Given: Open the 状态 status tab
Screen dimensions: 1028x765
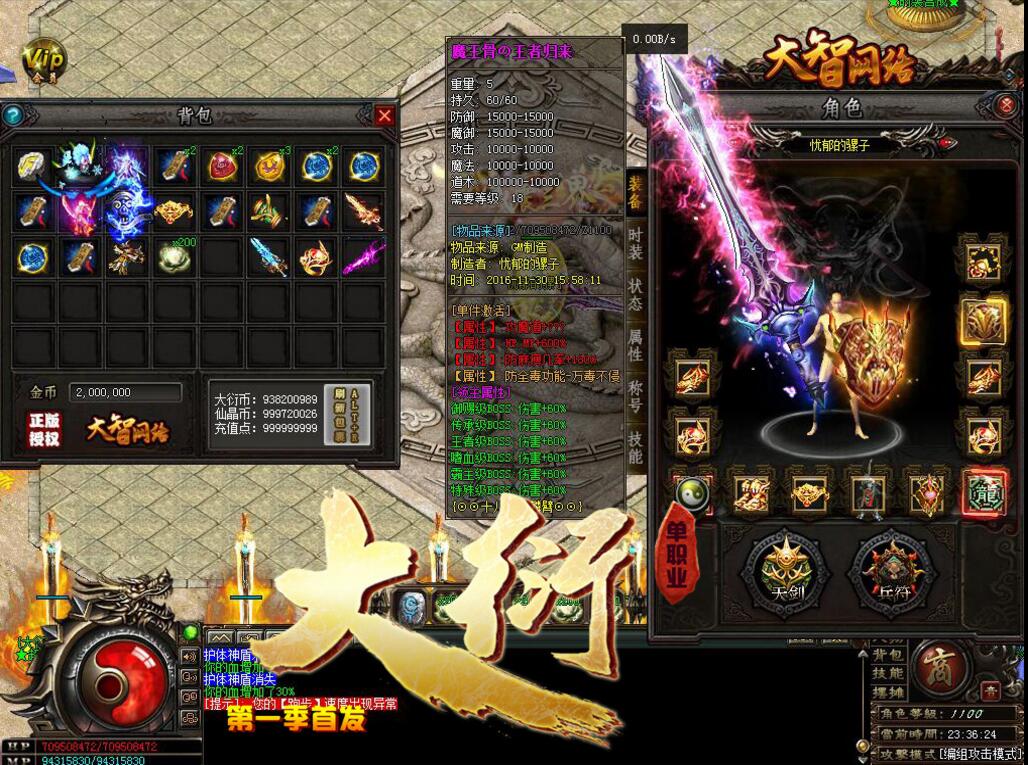Looking at the screenshot, I should pos(635,294).
